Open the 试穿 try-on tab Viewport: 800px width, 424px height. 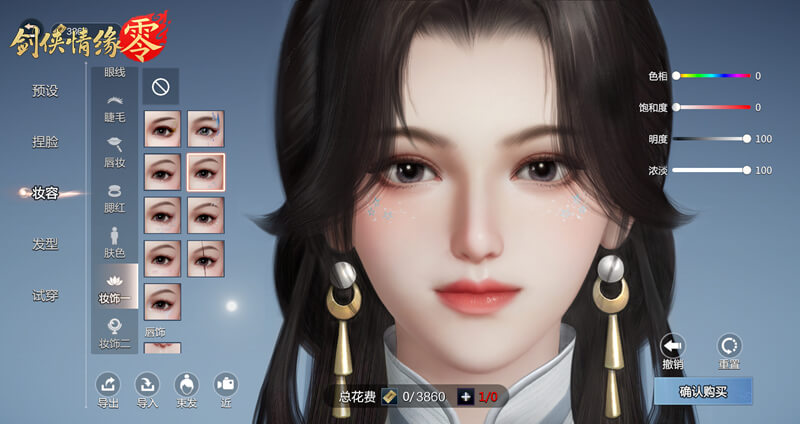pos(45,295)
